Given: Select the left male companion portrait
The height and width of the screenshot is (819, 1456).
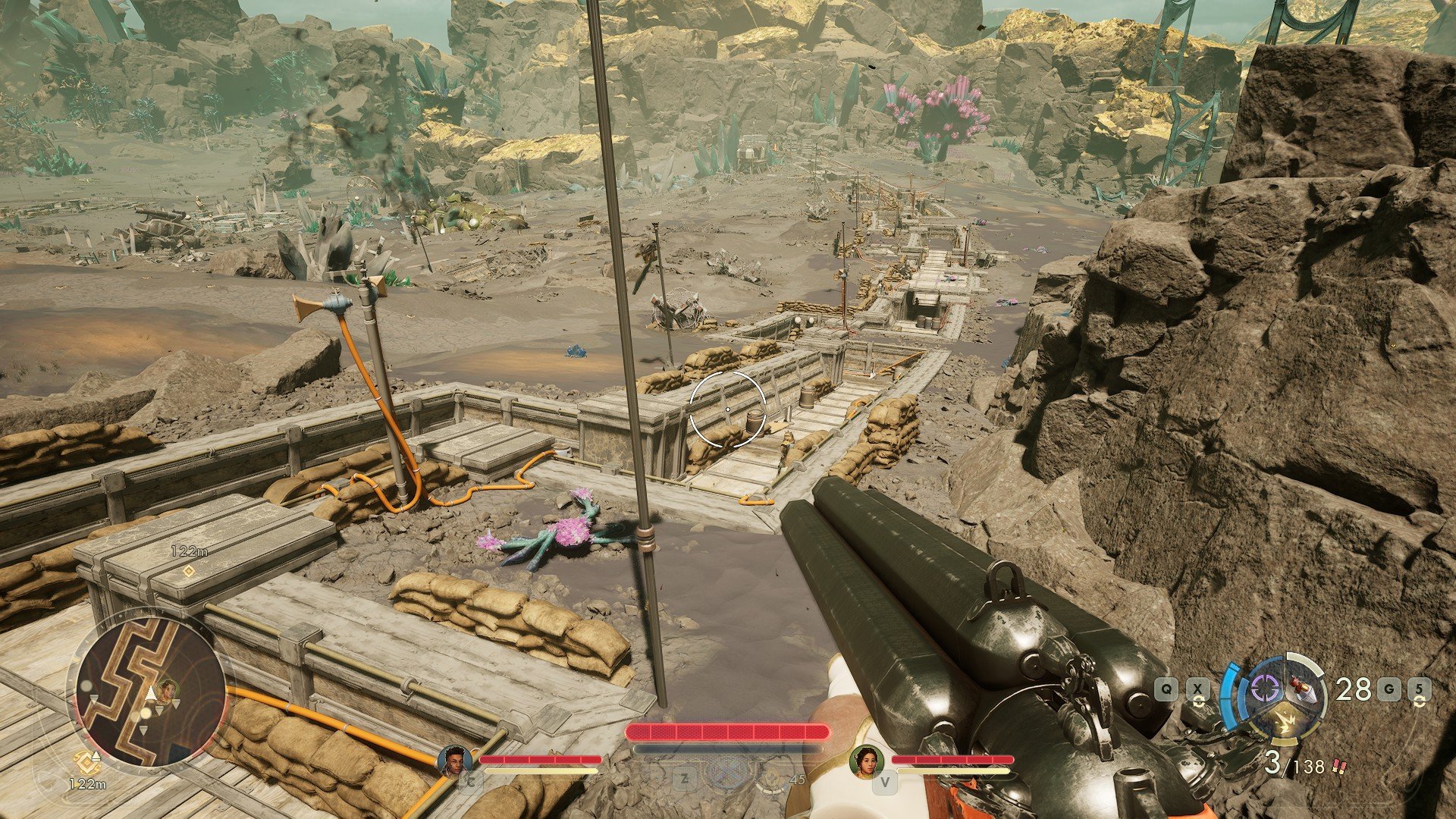Looking at the screenshot, I should click(x=455, y=760).
